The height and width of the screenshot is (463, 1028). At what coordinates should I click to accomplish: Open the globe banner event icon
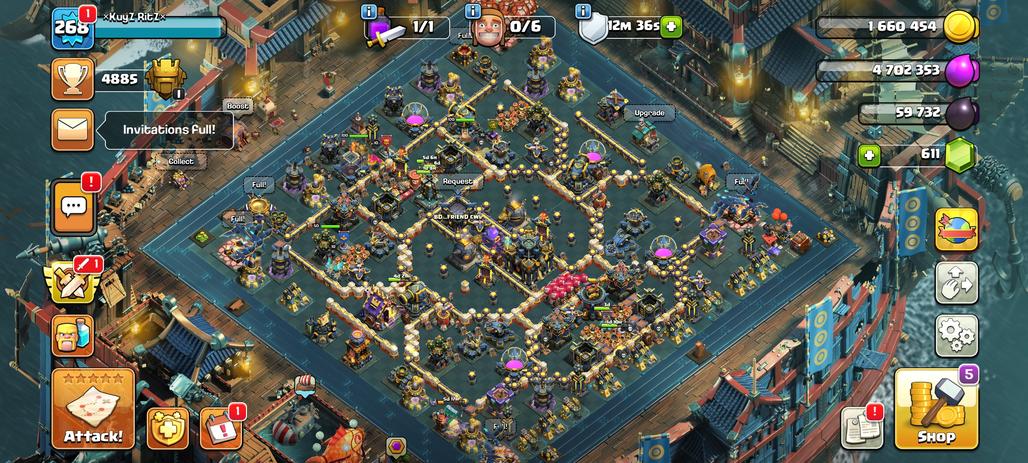coord(956,229)
